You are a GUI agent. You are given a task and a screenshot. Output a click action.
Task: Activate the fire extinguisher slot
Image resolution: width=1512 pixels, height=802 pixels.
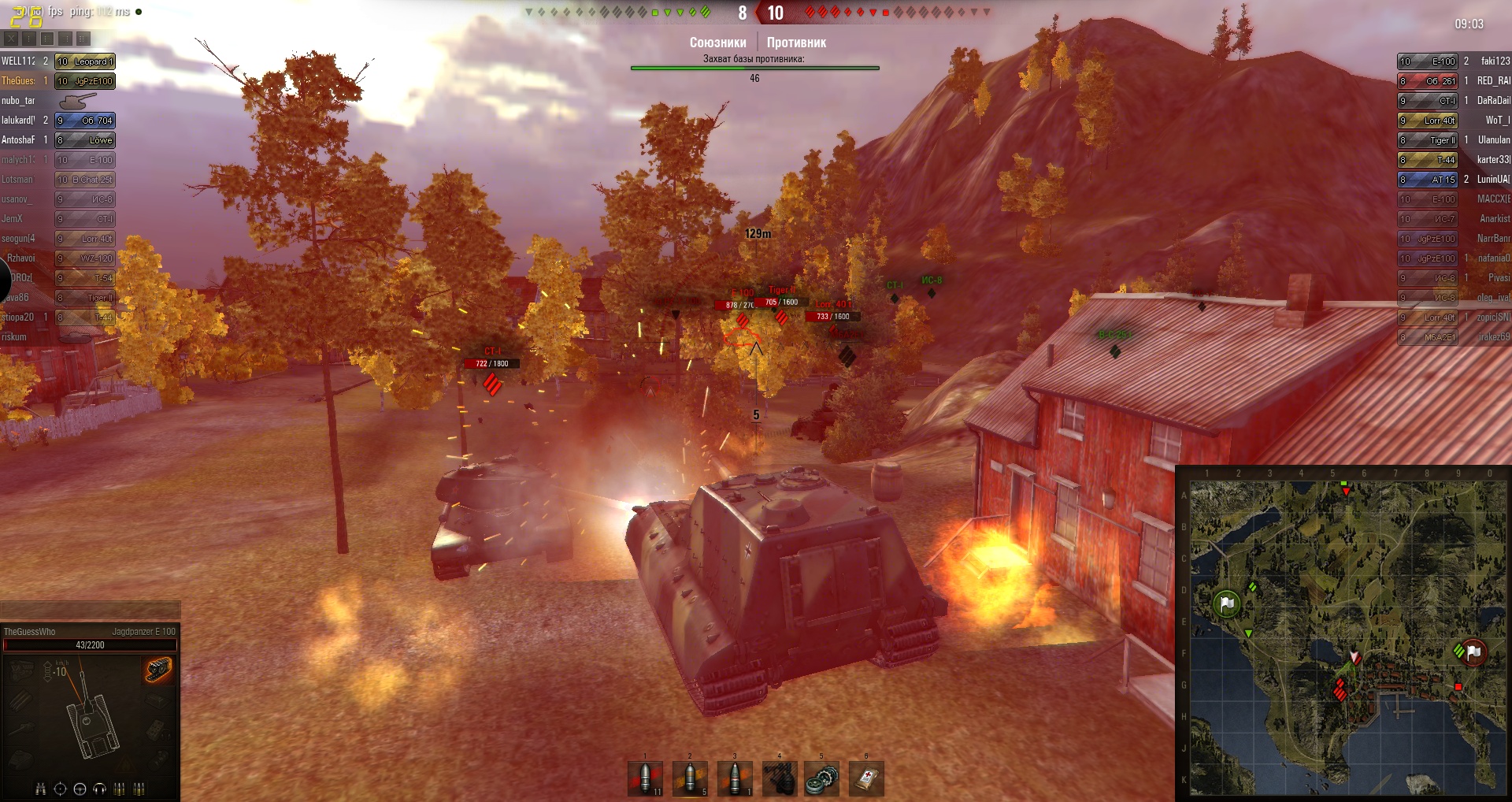[x=779, y=778]
